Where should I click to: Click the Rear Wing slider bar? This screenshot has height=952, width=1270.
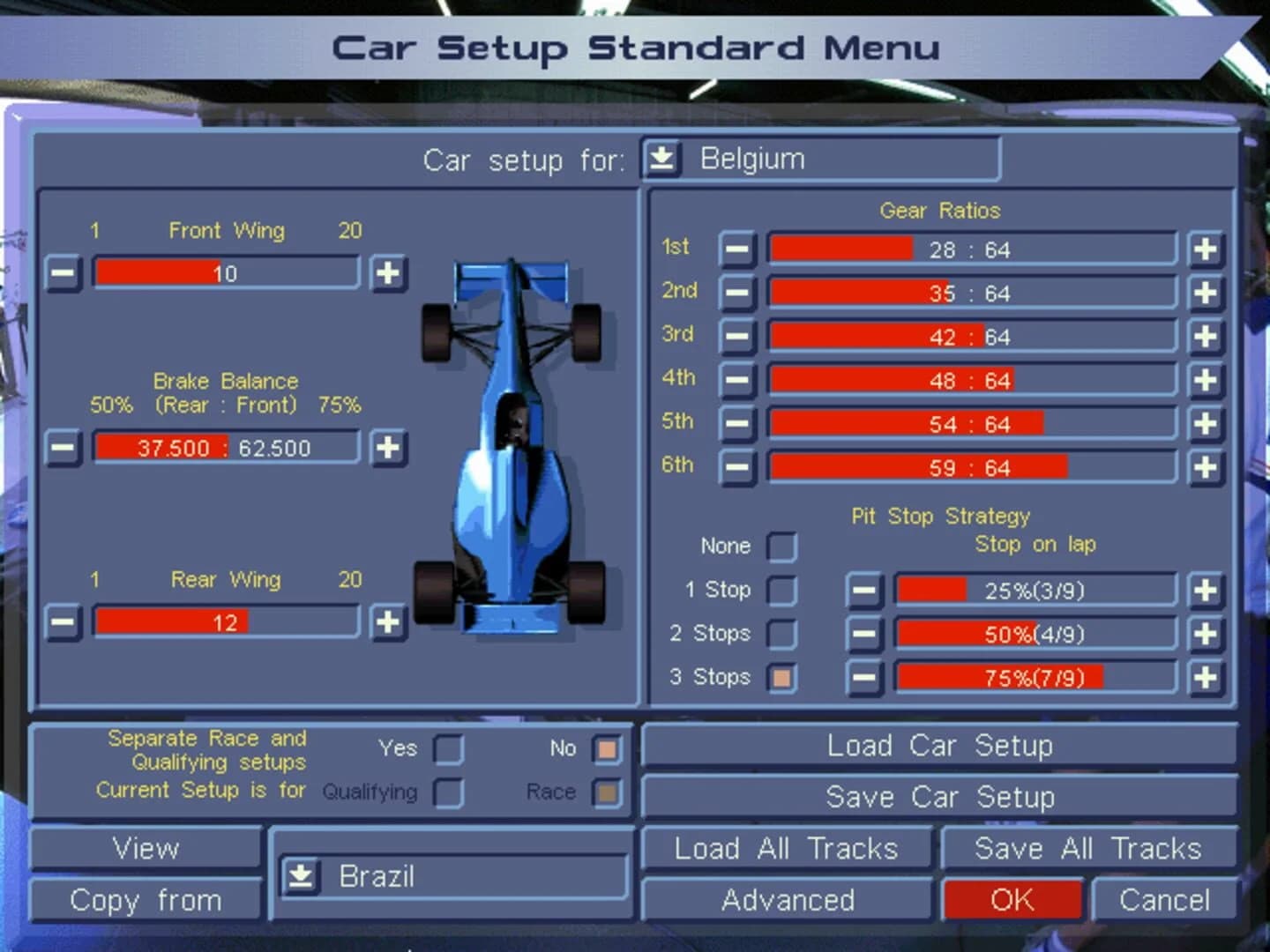tap(225, 622)
